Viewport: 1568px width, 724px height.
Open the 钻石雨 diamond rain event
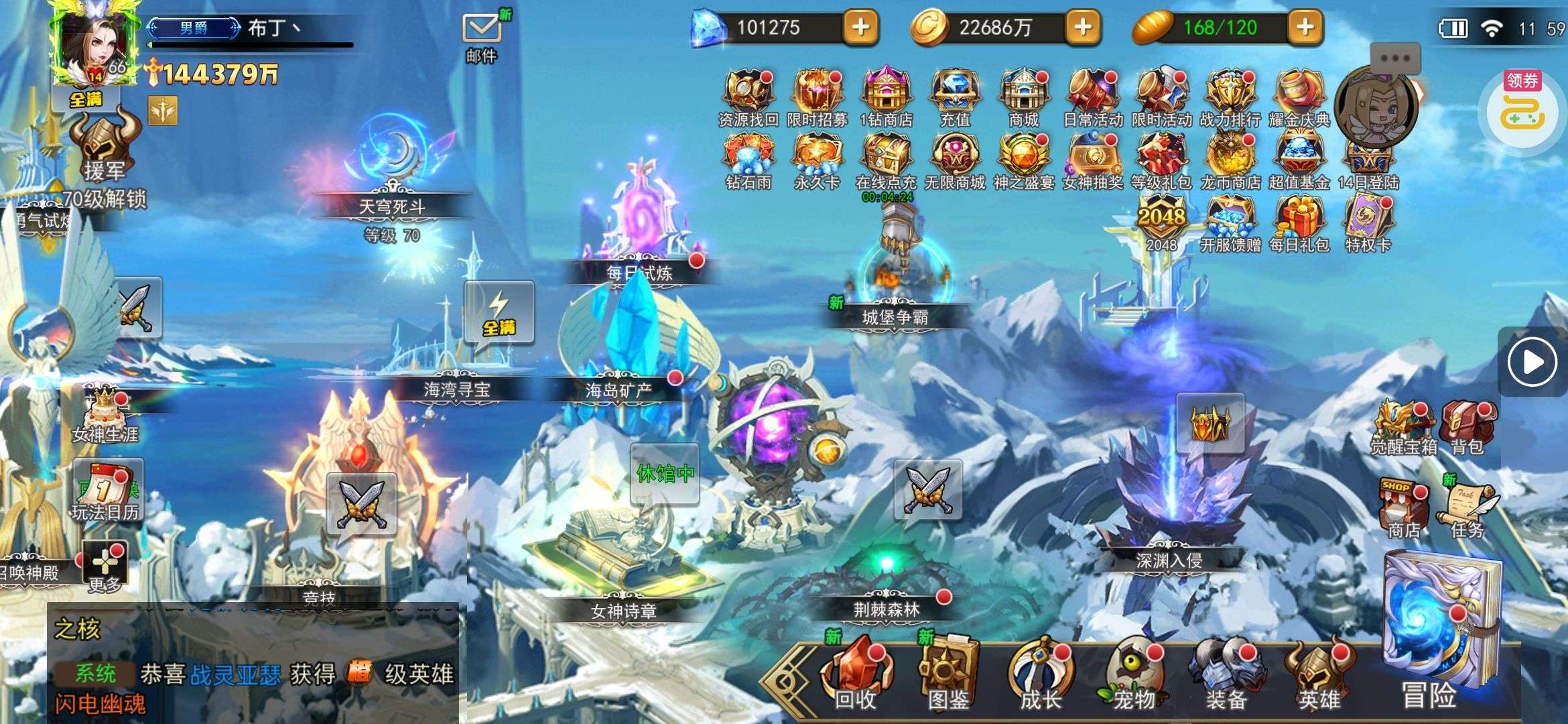[748, 158]
